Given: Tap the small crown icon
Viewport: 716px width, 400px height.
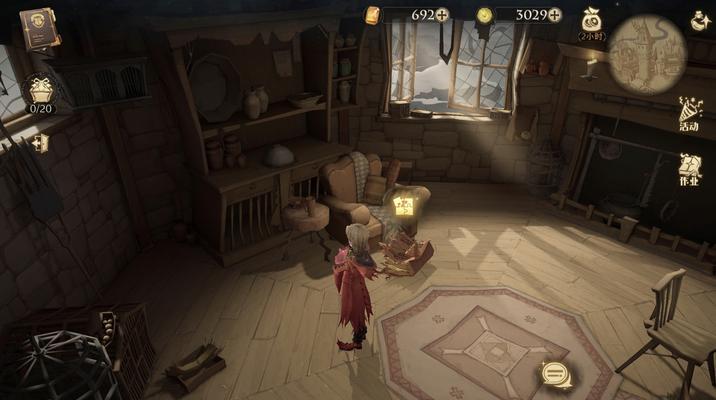Looking at the screenshot, I should pyautogui.click(x=41, y=143).
